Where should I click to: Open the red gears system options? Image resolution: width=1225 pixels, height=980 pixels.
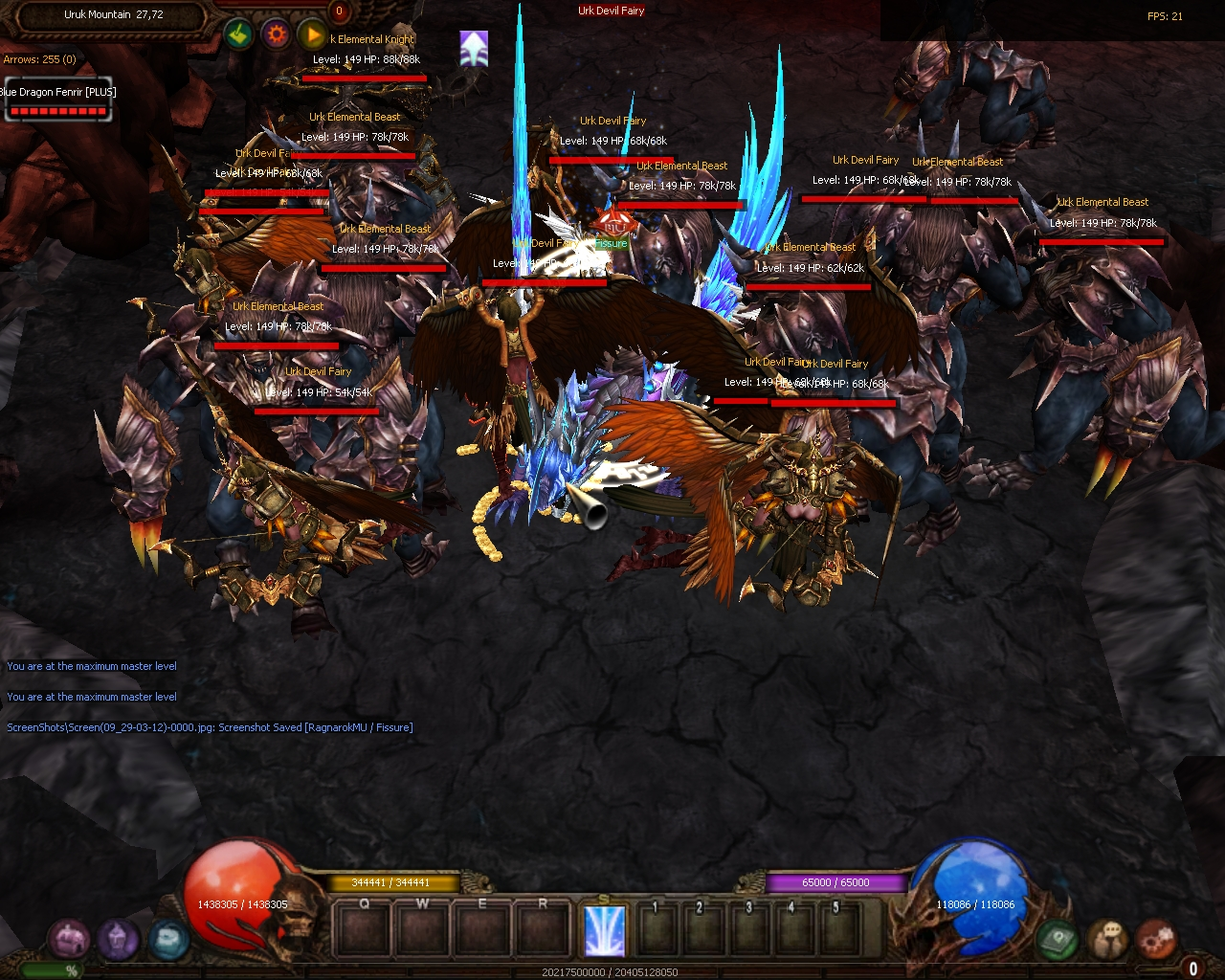tap(1157, 940)
